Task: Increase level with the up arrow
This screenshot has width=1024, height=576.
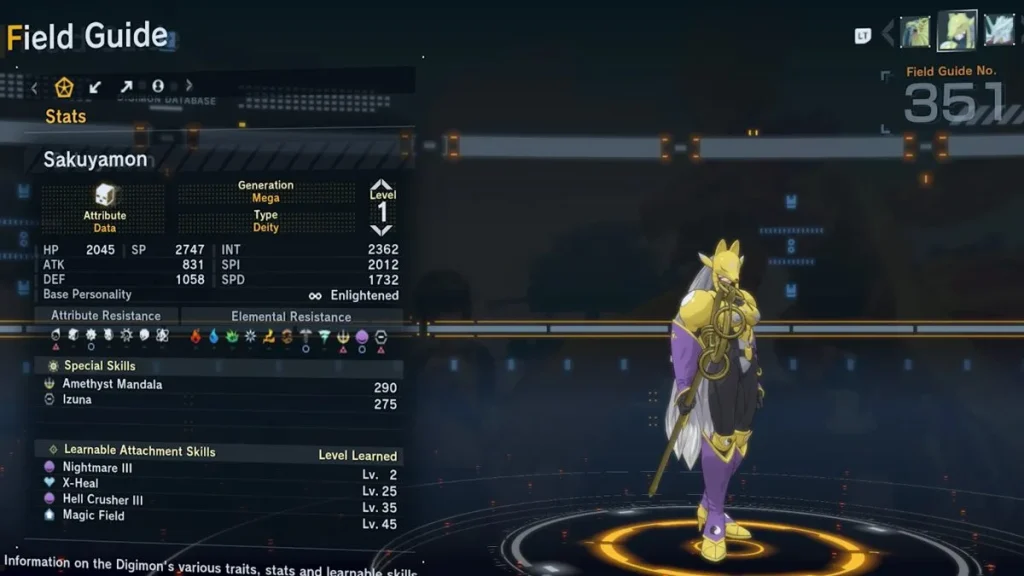Action: click(x=382, y=185)
